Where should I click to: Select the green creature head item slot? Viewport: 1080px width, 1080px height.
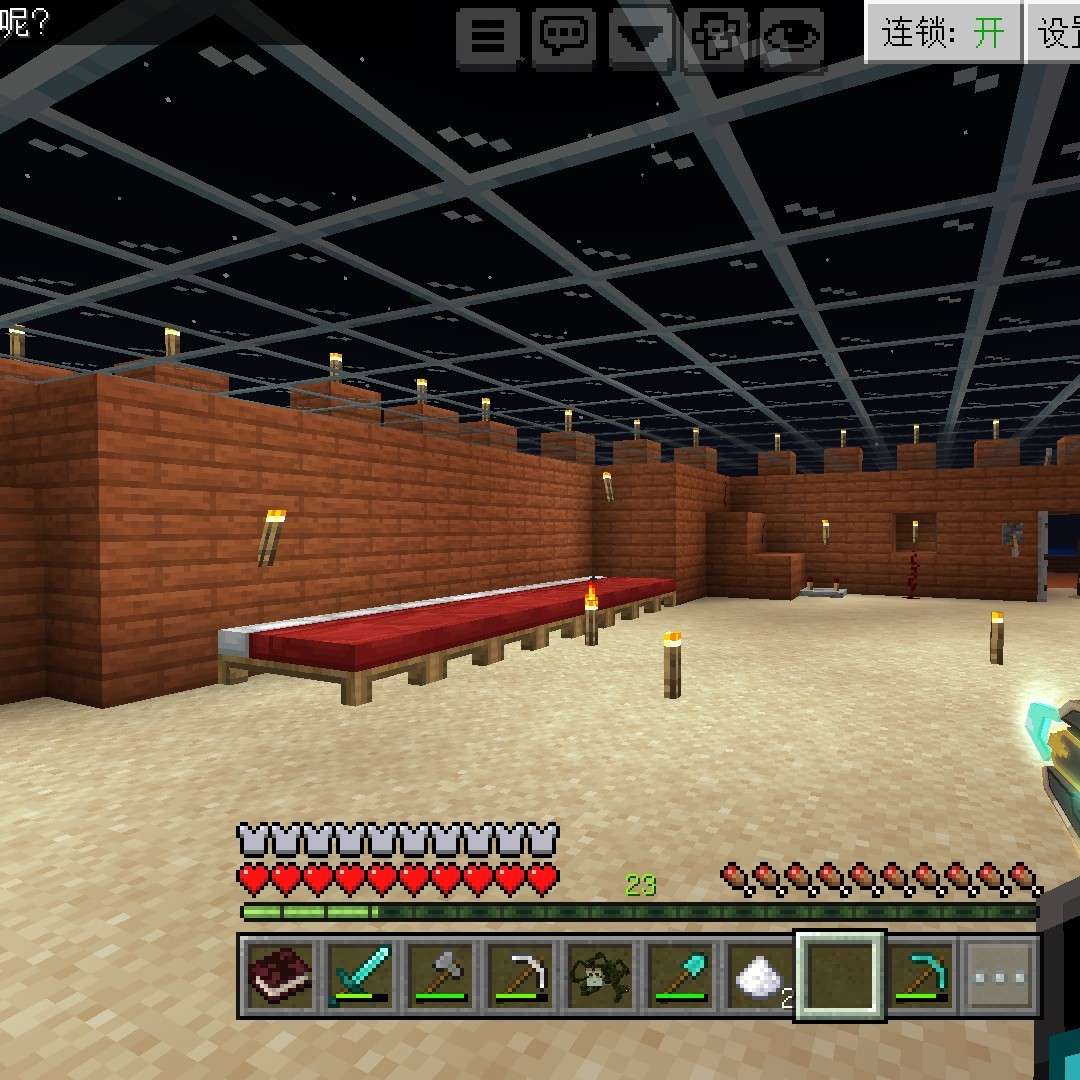[x=599, y=975]
